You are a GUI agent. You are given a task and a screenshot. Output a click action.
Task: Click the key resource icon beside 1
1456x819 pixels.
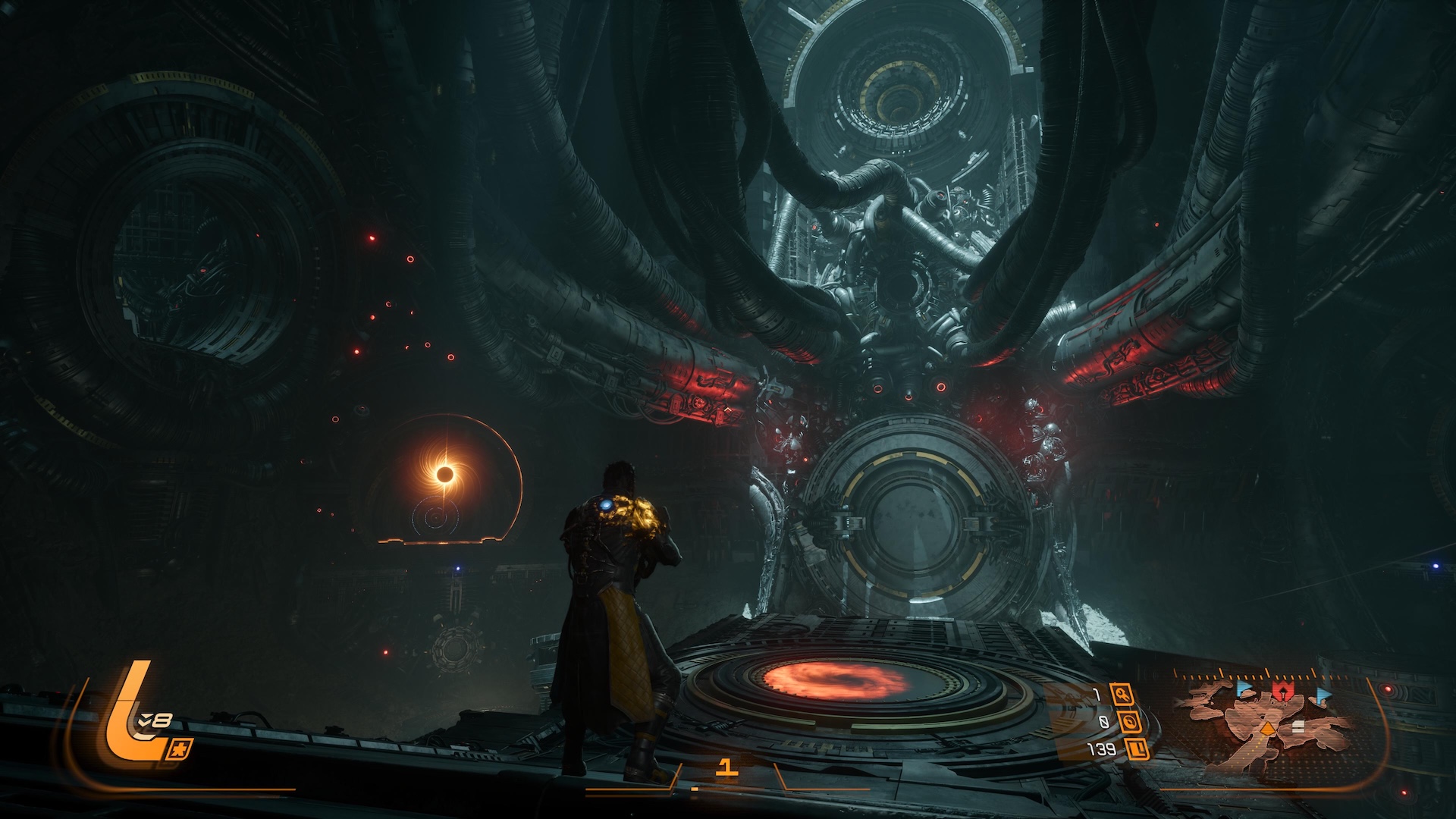(x=1122, y=694)
